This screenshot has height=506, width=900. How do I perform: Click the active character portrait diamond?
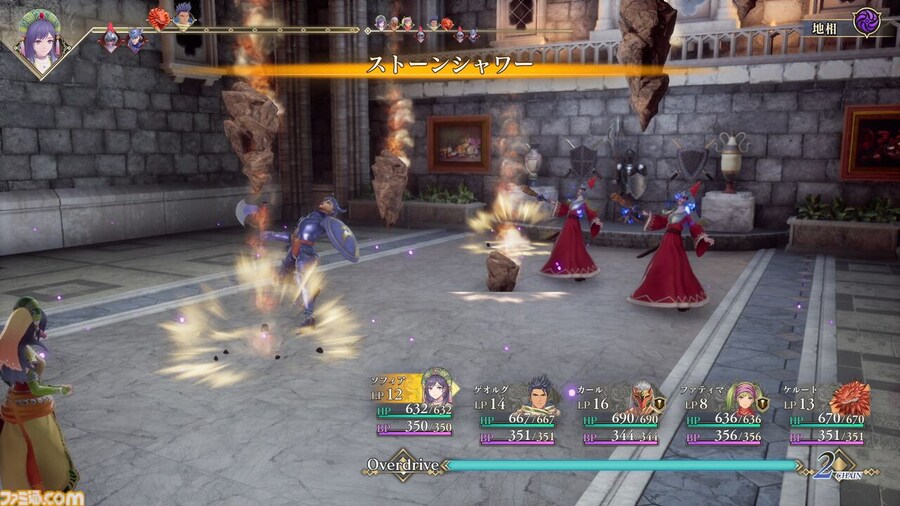pyautogui.click(x=40, y=42)
